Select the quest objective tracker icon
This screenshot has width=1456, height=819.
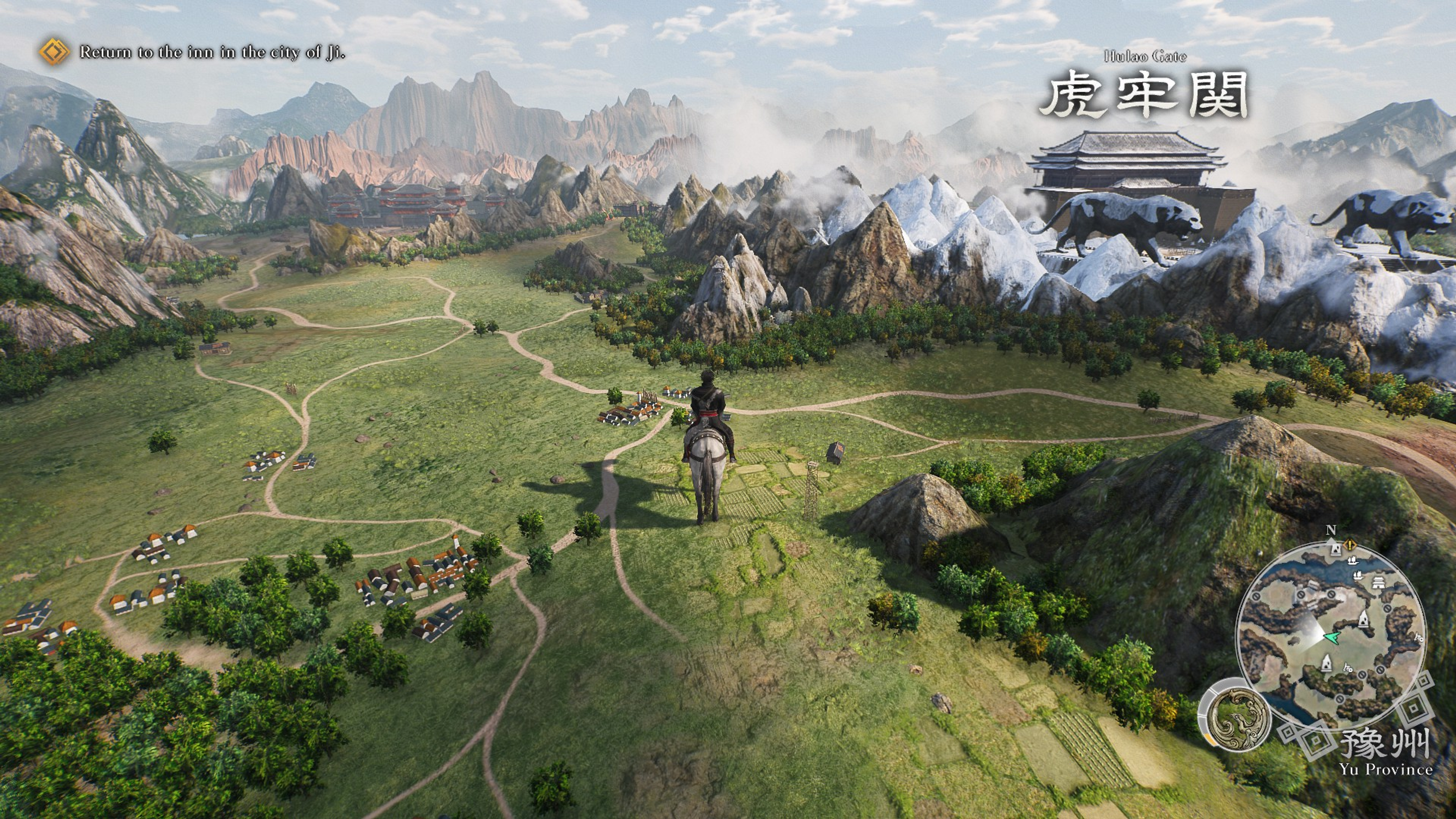click(x=54, y=52)
